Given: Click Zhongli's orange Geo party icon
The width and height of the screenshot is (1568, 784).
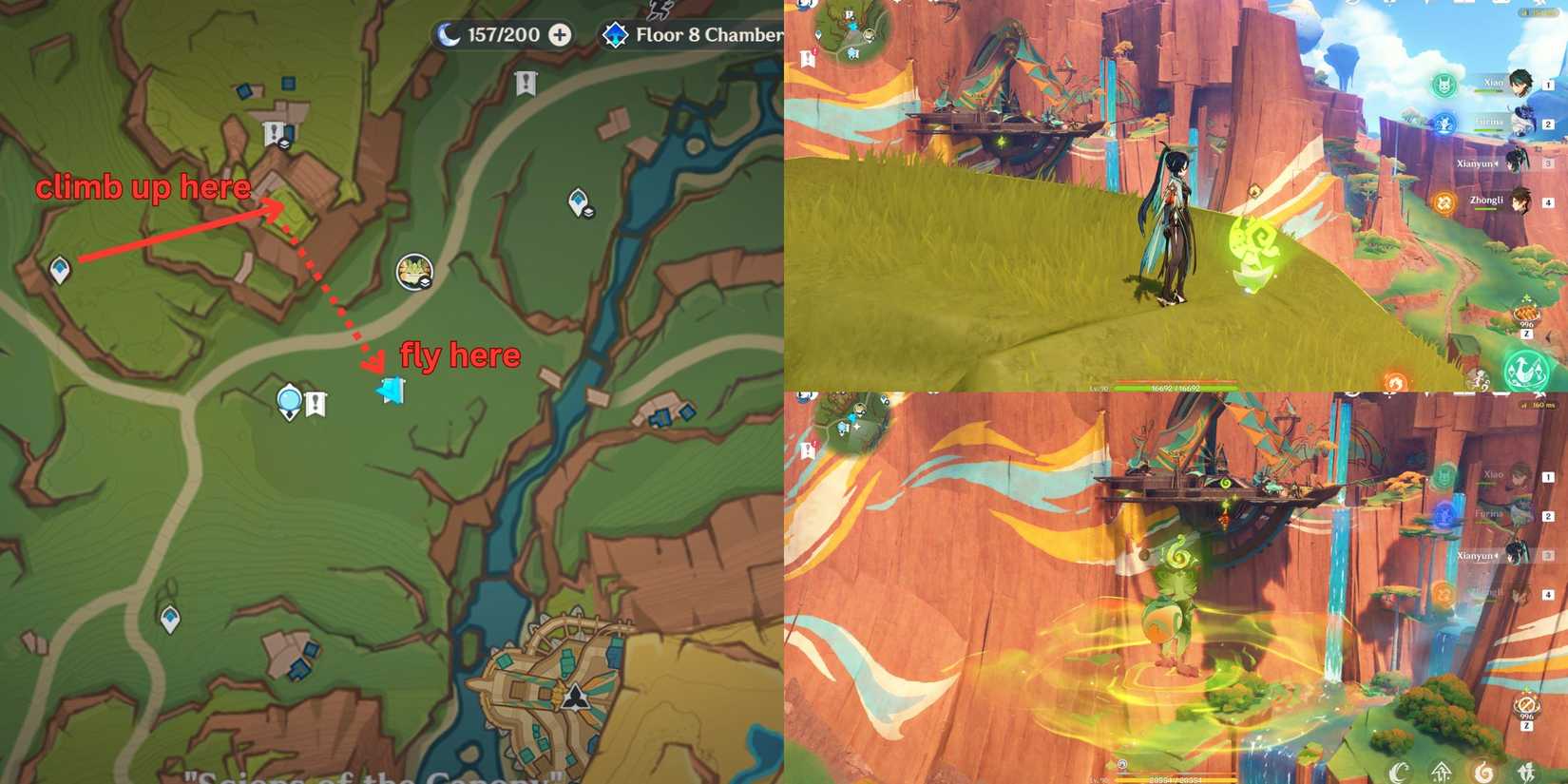Looking at the screenshot, I should point(1444,201).
